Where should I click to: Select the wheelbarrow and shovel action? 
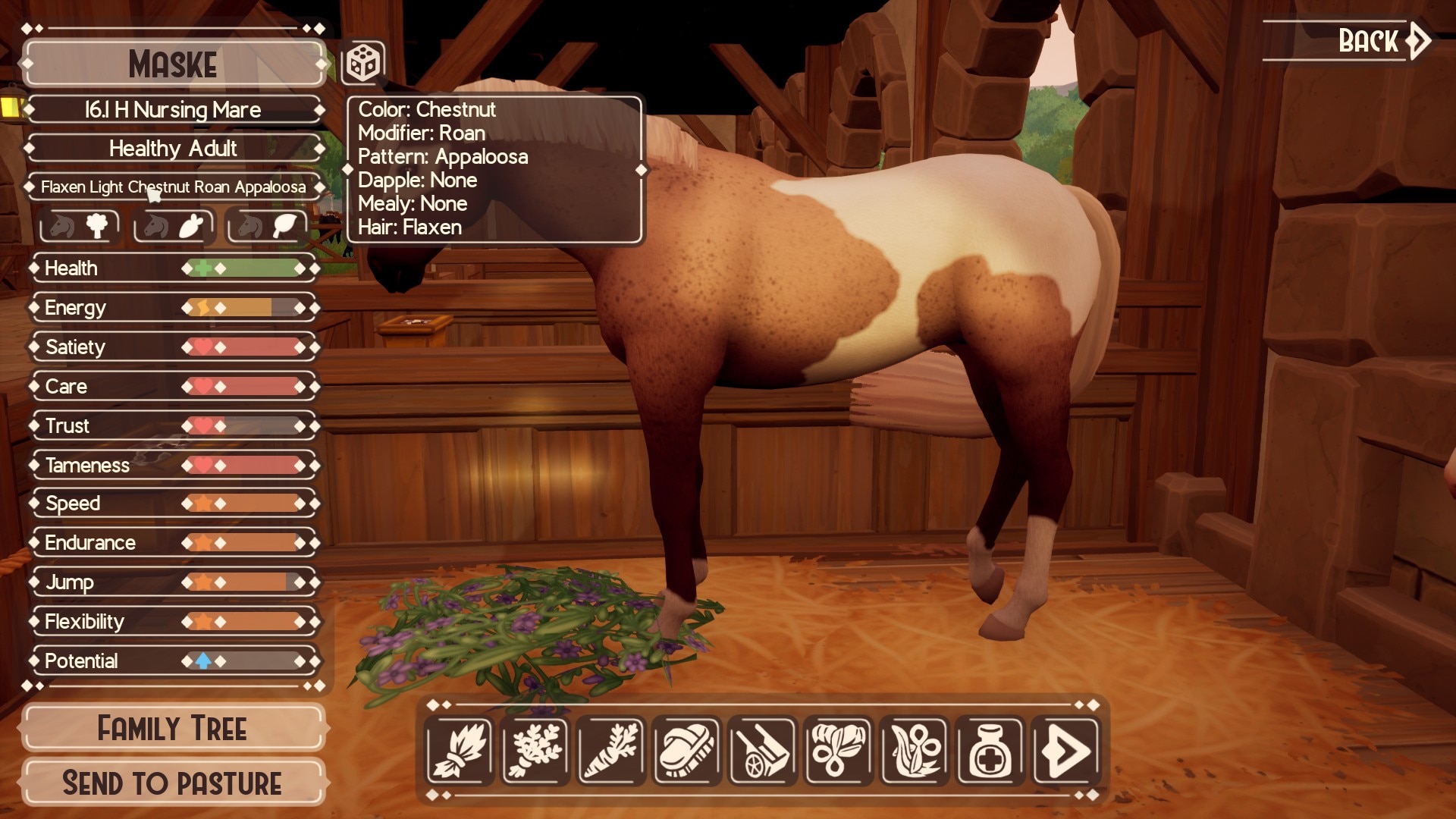pyautogui.click(x=763, y=751)
